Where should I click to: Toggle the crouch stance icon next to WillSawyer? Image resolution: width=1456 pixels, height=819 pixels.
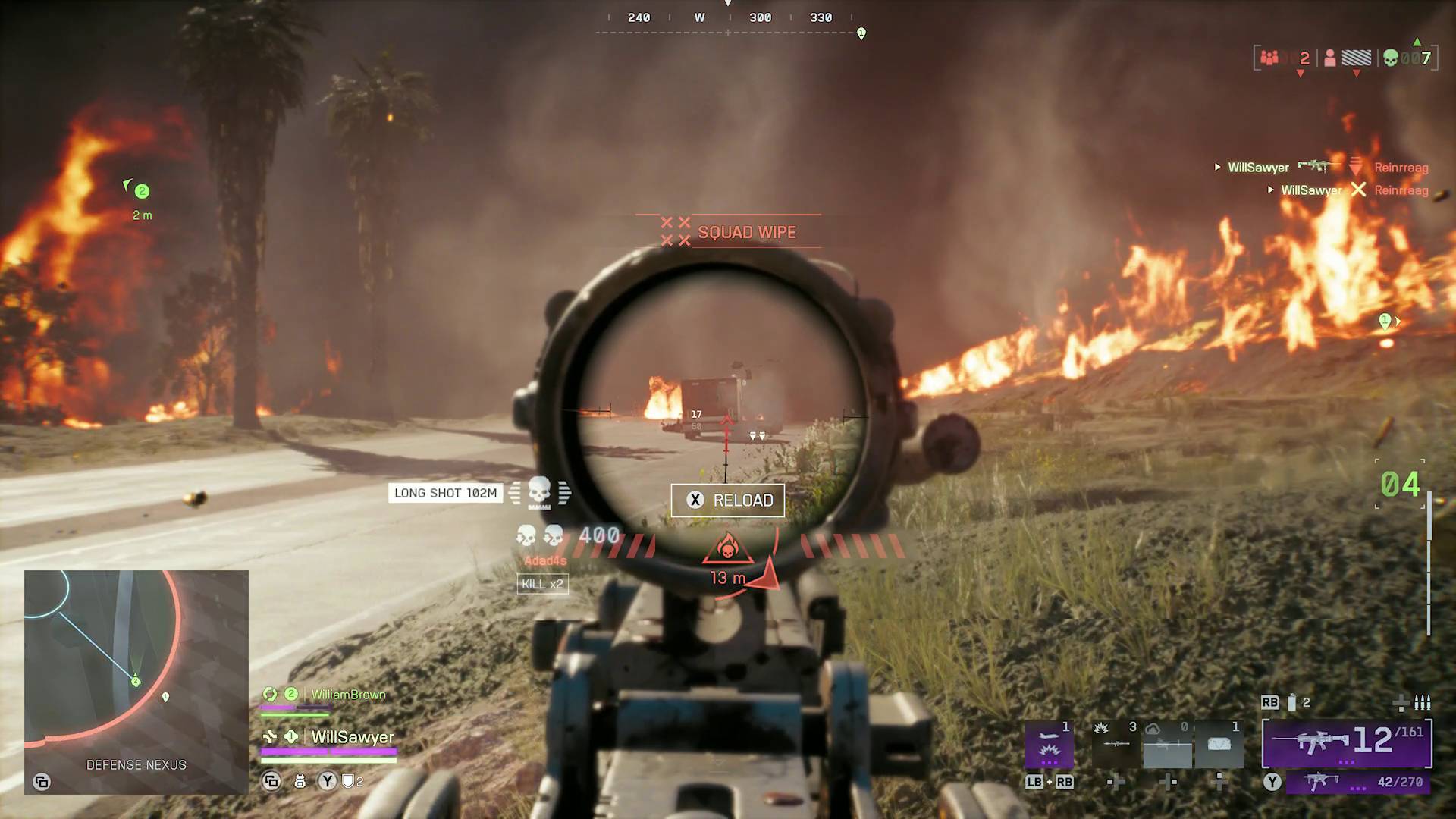tap(269, 736)
